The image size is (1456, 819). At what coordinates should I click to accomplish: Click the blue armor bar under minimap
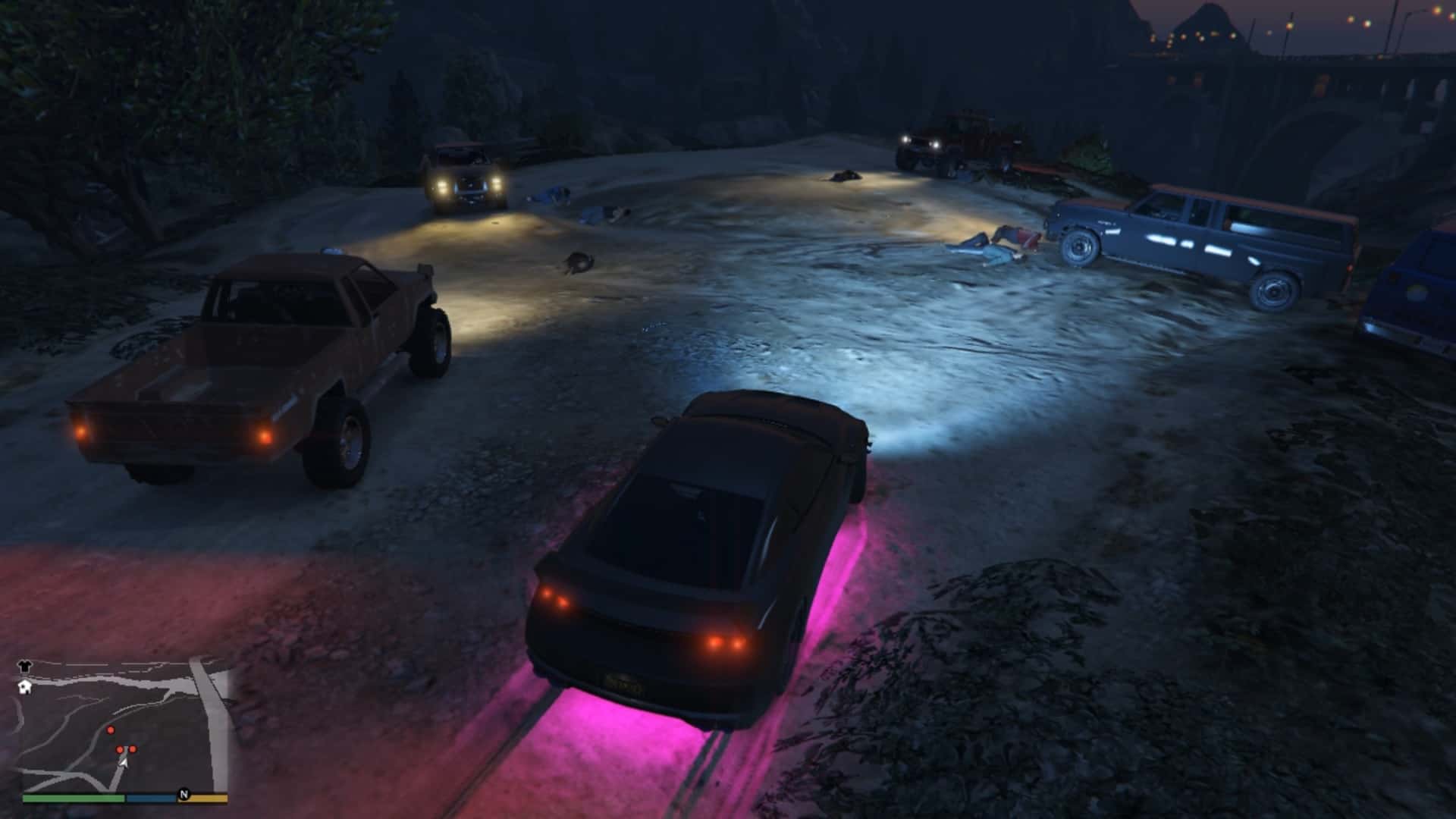pos(150,798)
